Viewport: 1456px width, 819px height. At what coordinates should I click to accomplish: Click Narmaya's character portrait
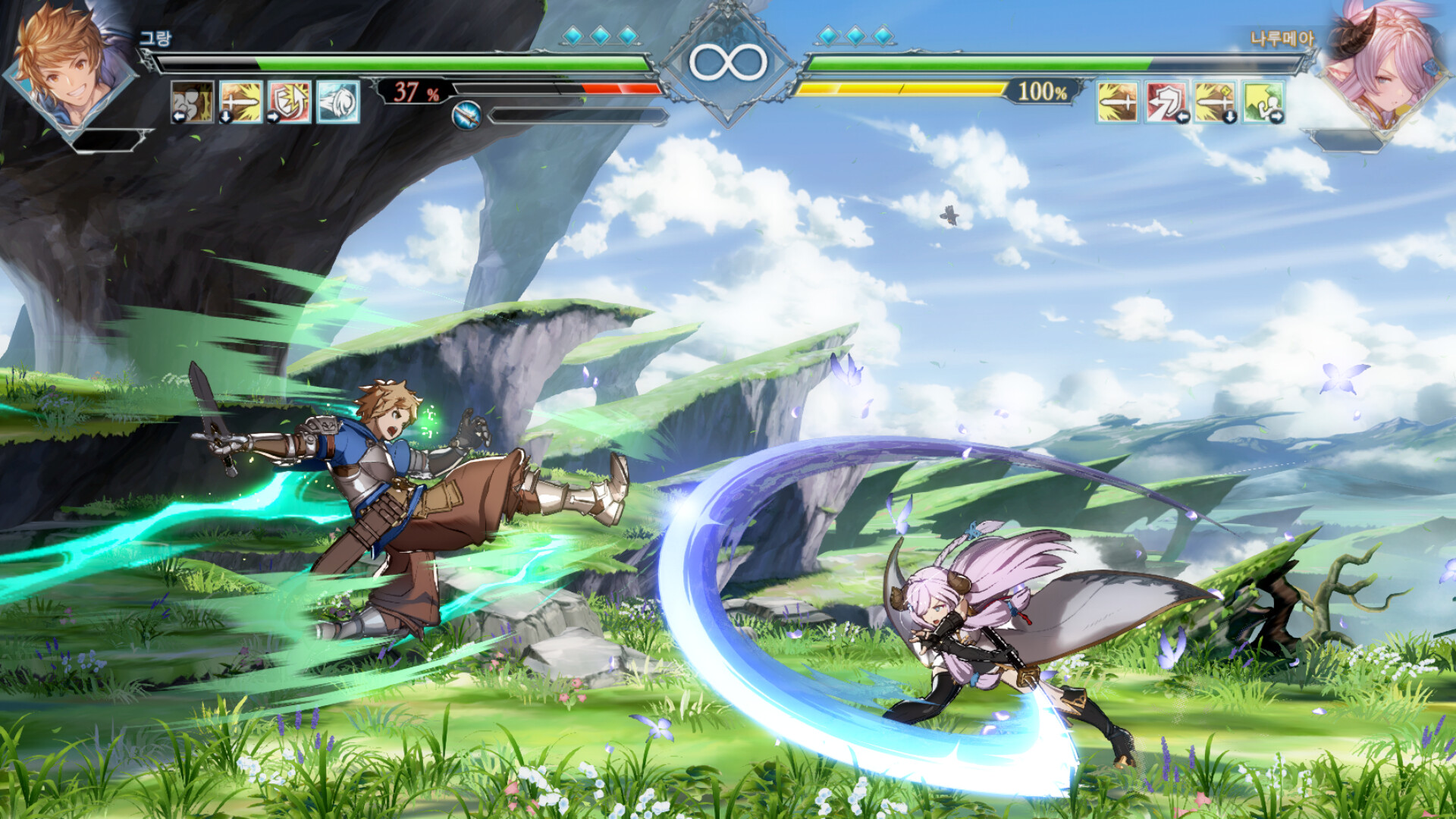(1384, 68)
